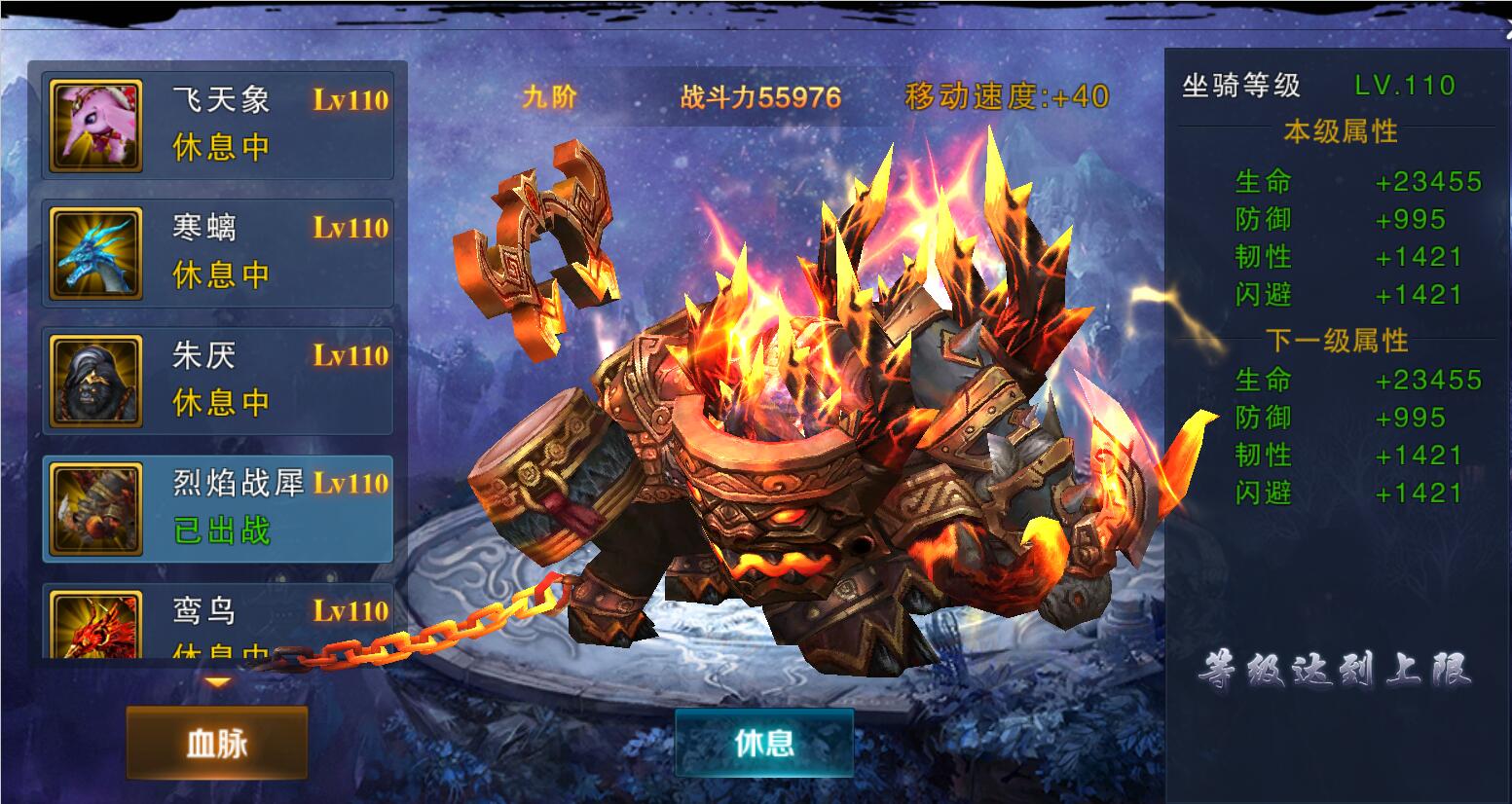Screen dimensions: 1512x804
Task: Select the 朱厌 mount from list
Action: coord(218,380)
